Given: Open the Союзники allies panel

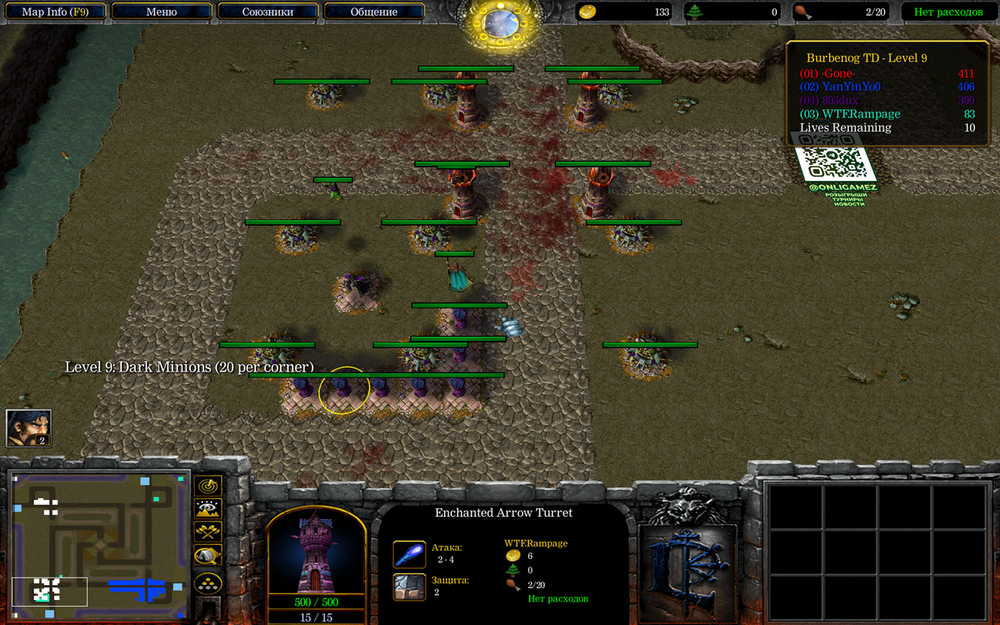Looking at the screenshot, I should click(x=268, y=12).
